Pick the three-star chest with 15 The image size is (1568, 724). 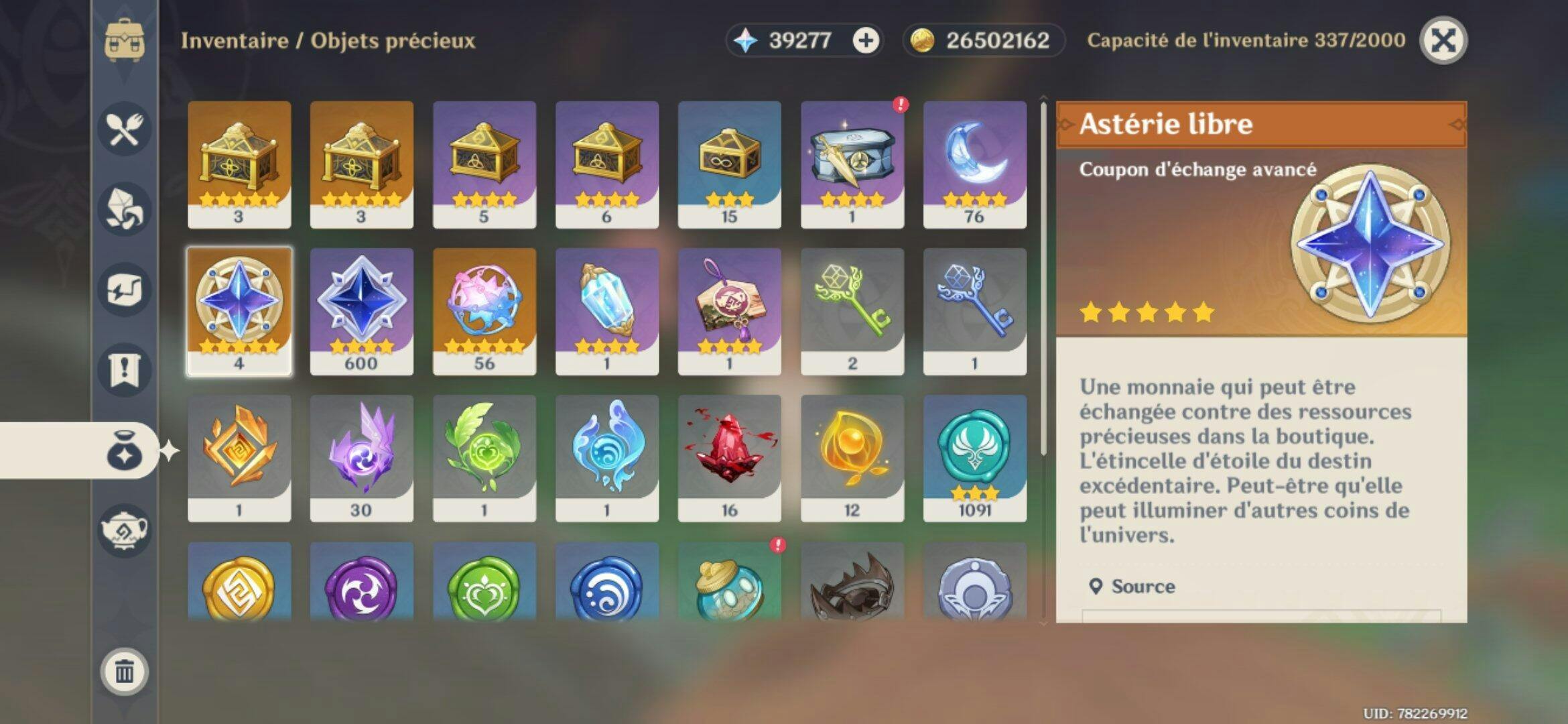coord(729,164)
